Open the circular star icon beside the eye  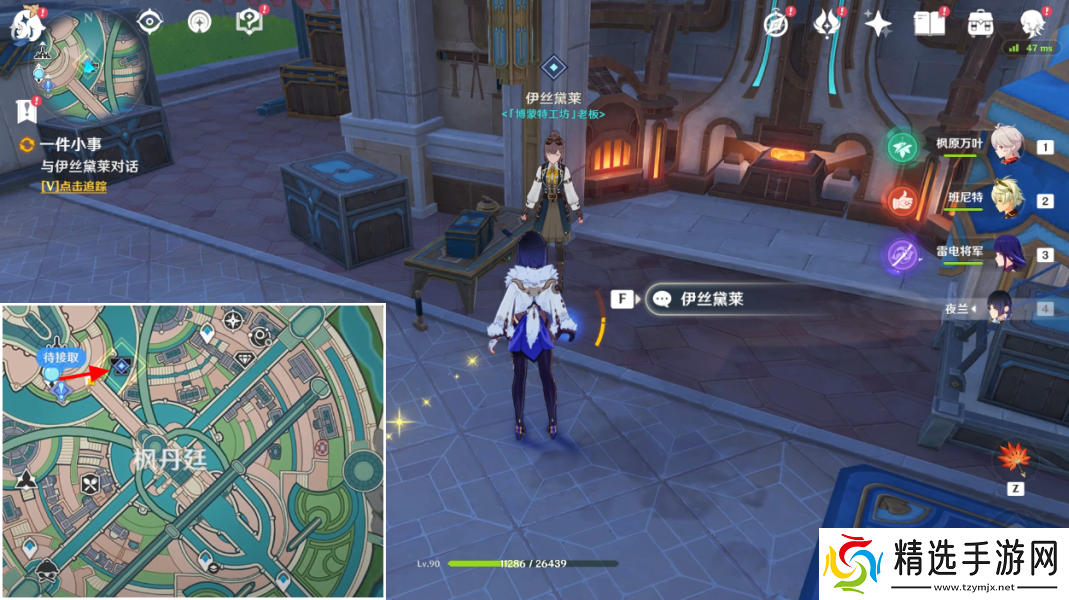[200, 22]
